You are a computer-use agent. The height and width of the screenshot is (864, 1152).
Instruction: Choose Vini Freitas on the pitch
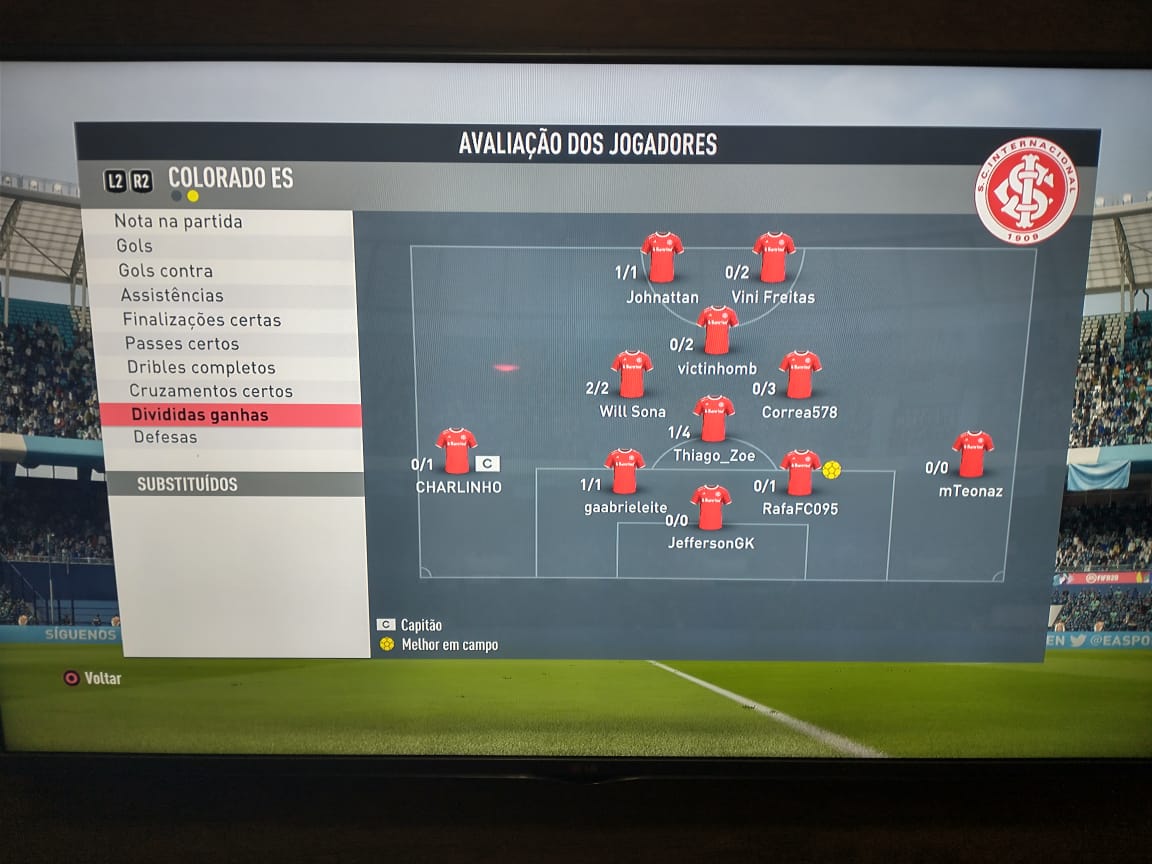pos(774,257)
